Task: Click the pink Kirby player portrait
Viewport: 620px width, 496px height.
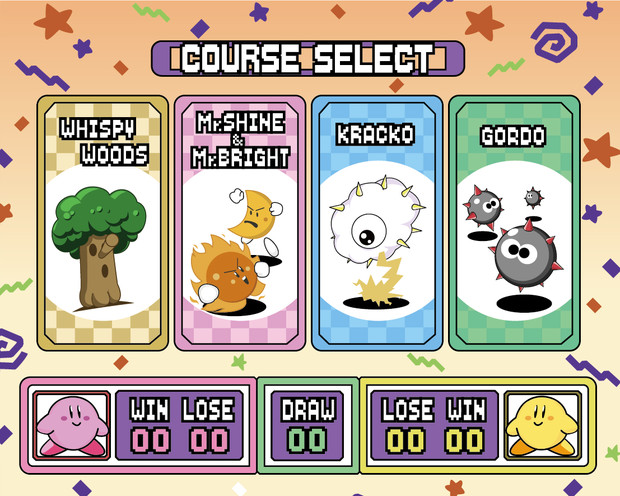Action: pyautogui.click(x=69, y=423)
